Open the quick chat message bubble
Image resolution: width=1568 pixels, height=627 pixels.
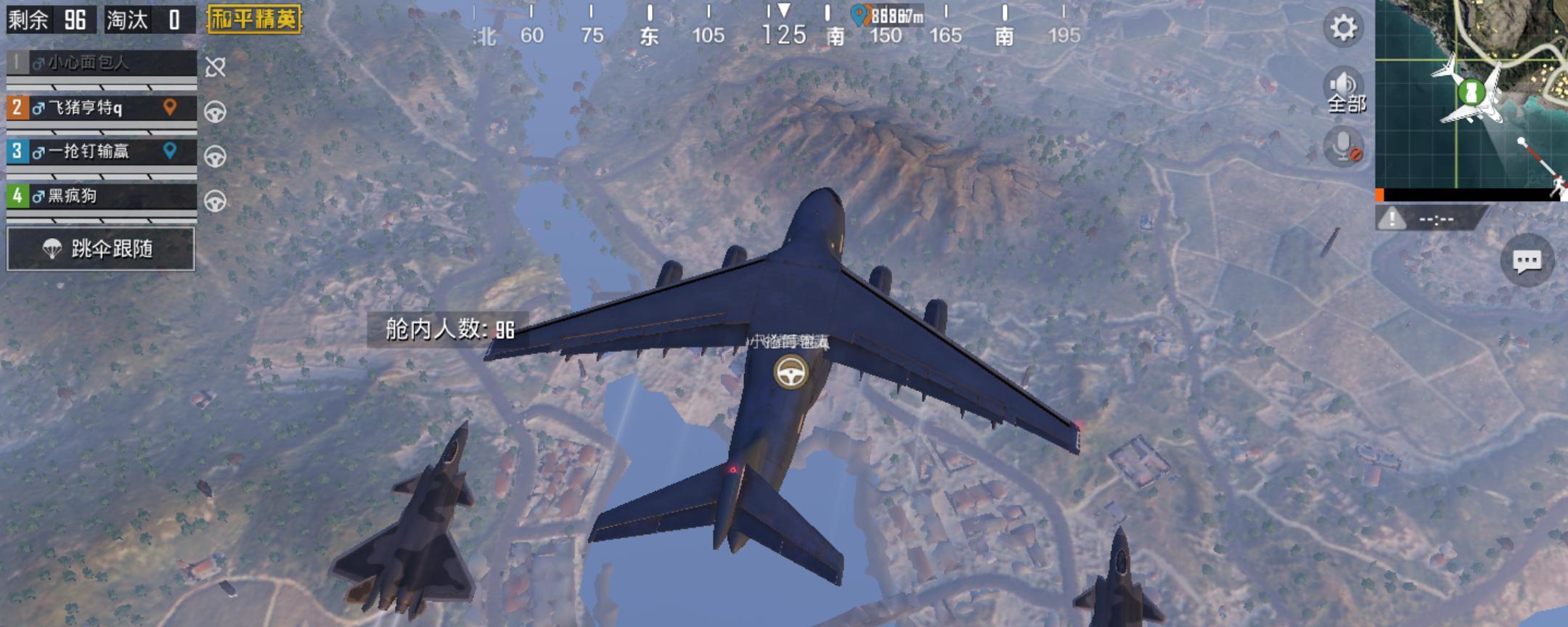coord(1527,261)
